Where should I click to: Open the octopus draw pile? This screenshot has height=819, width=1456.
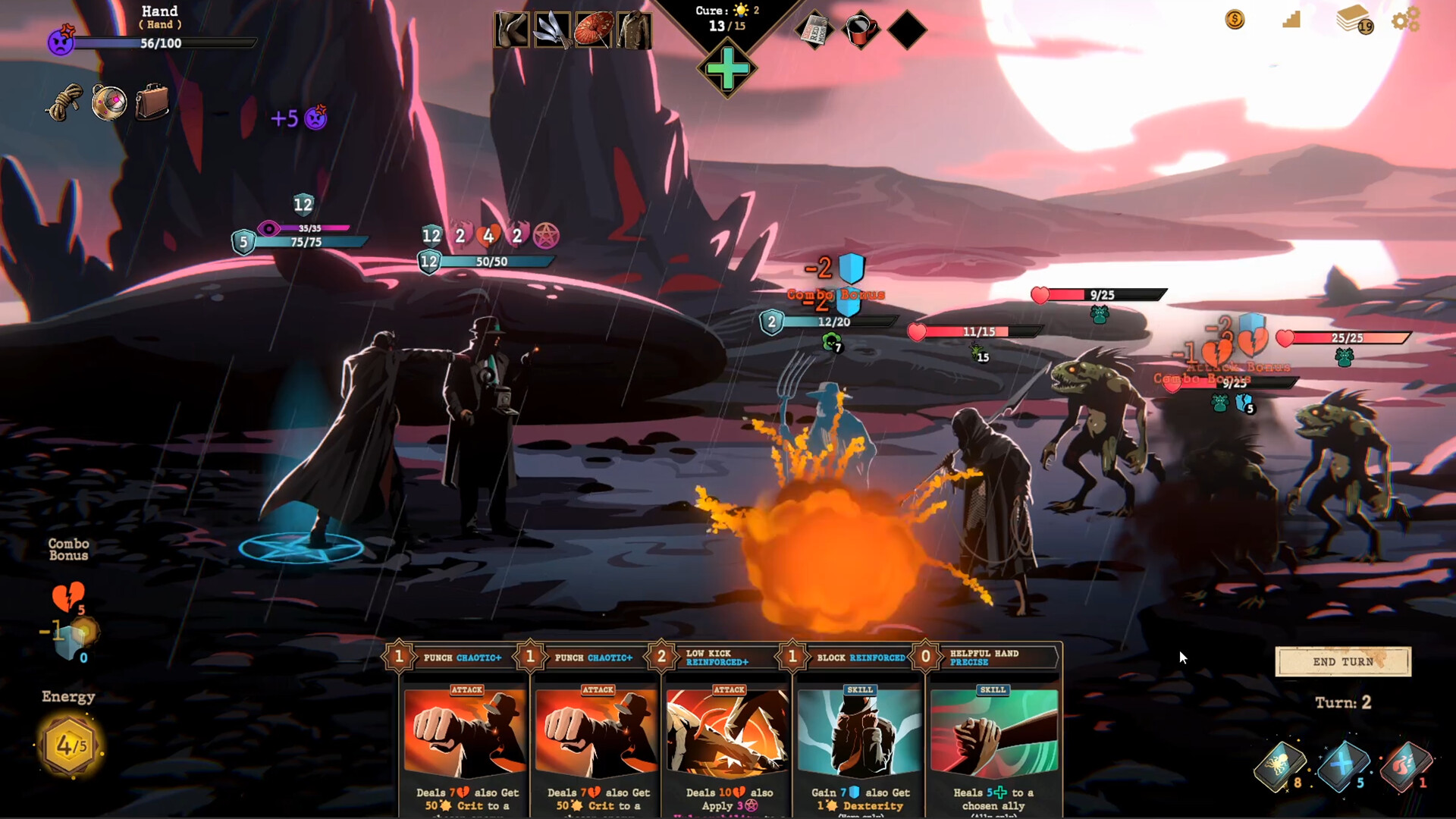point(1279,766)
